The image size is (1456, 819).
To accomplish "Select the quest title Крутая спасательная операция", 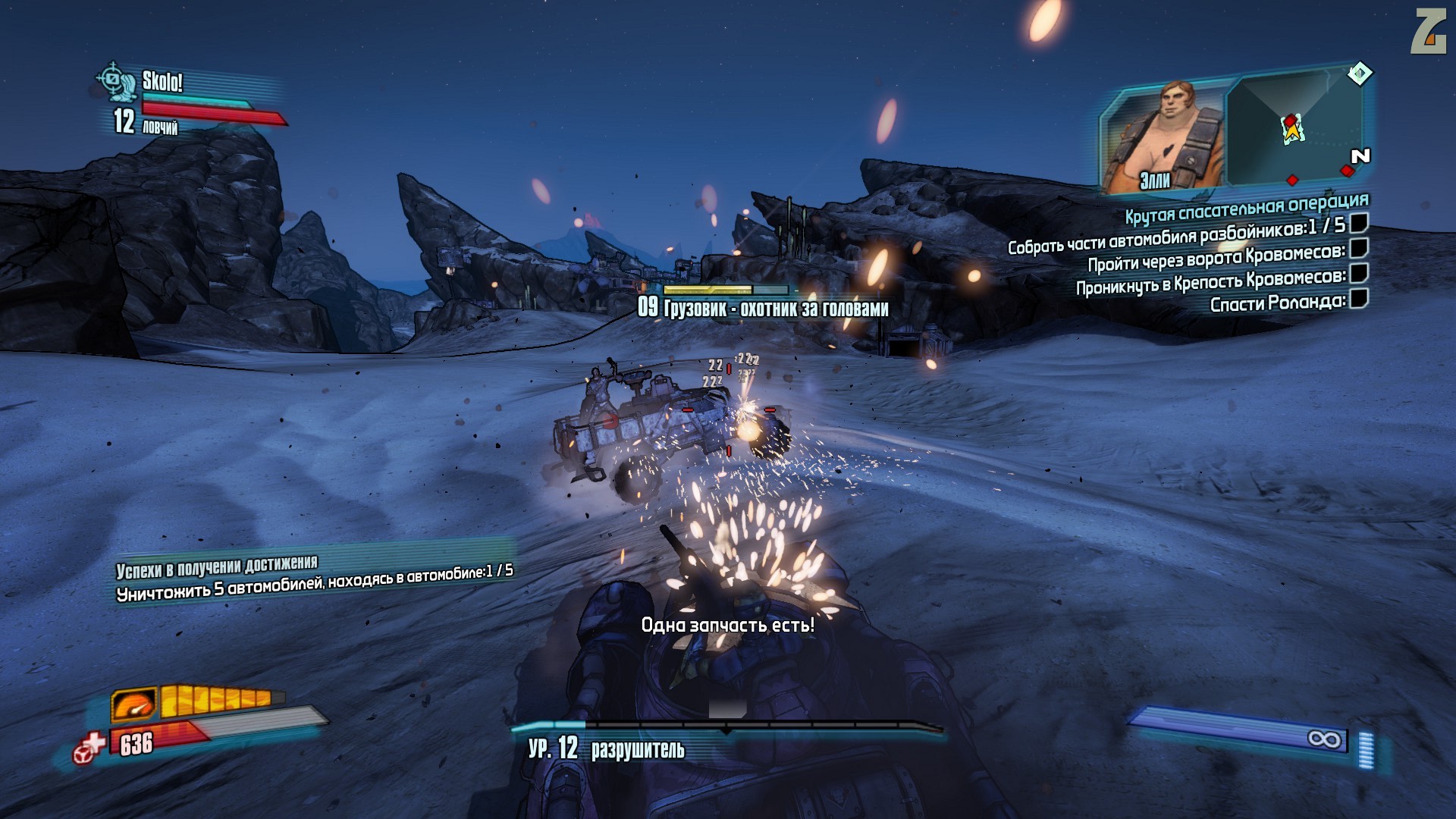I will pos(1246,207).
